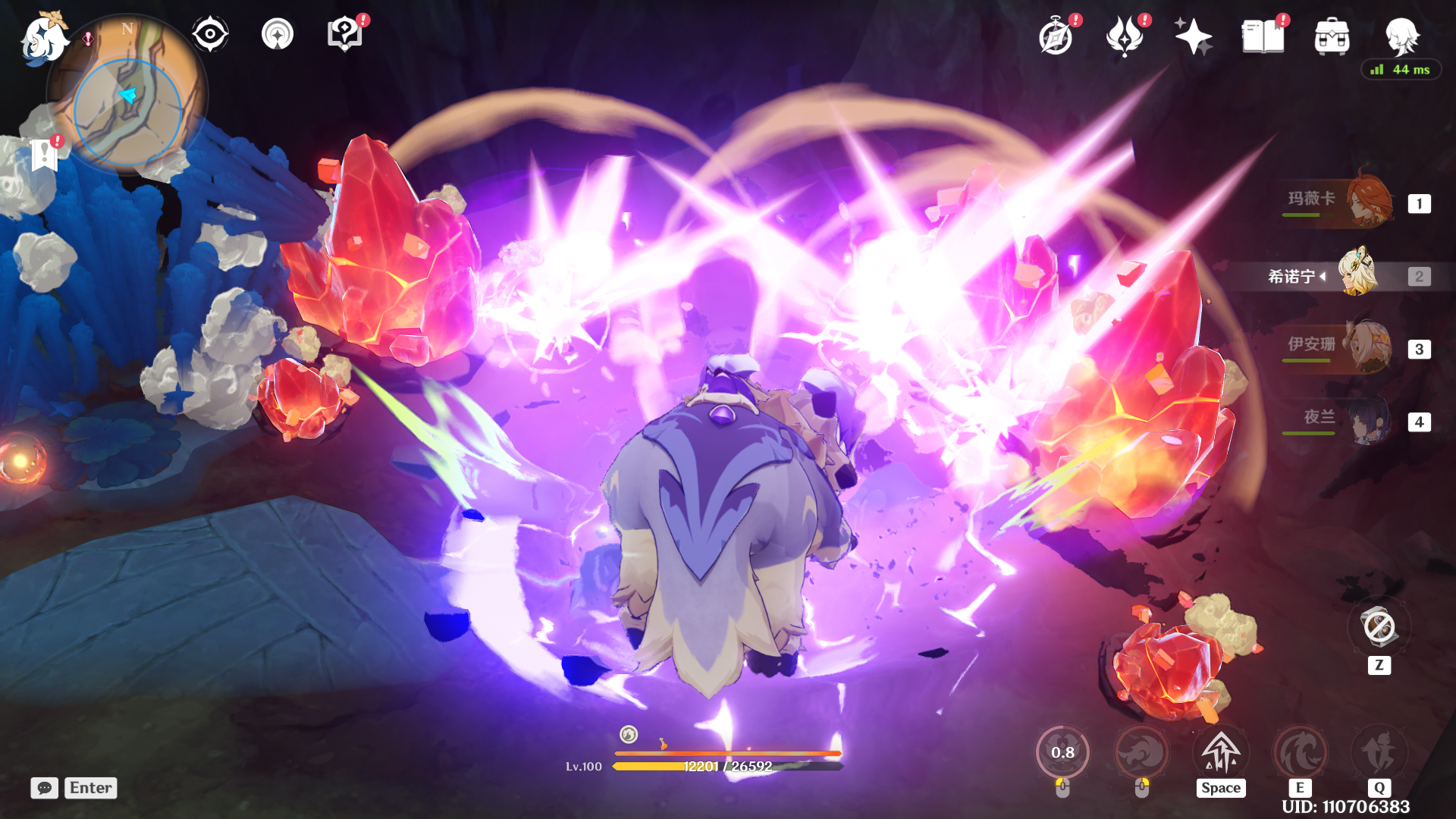
Task: Use the elemental skill icon
Action: pyautogui.click(x=1300, y=752)
